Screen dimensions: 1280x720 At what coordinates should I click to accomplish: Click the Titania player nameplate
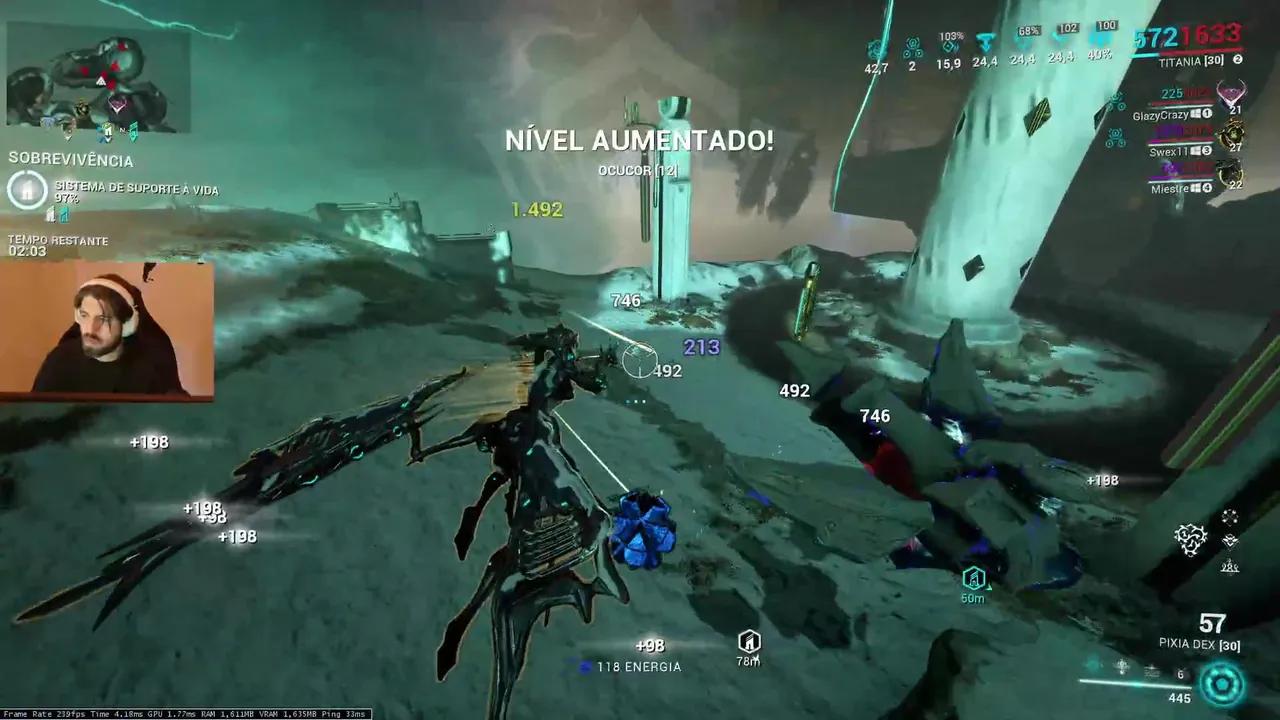click(1185, 61)
